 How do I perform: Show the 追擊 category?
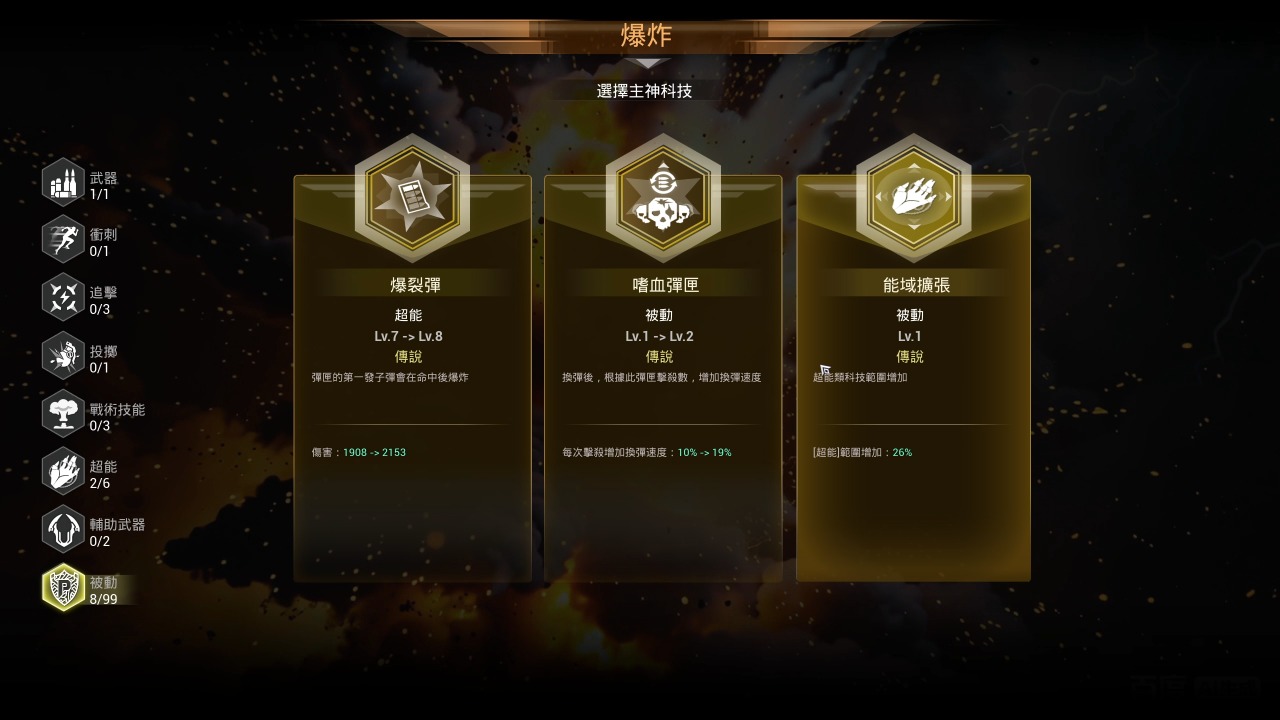[x=63, y=299]
